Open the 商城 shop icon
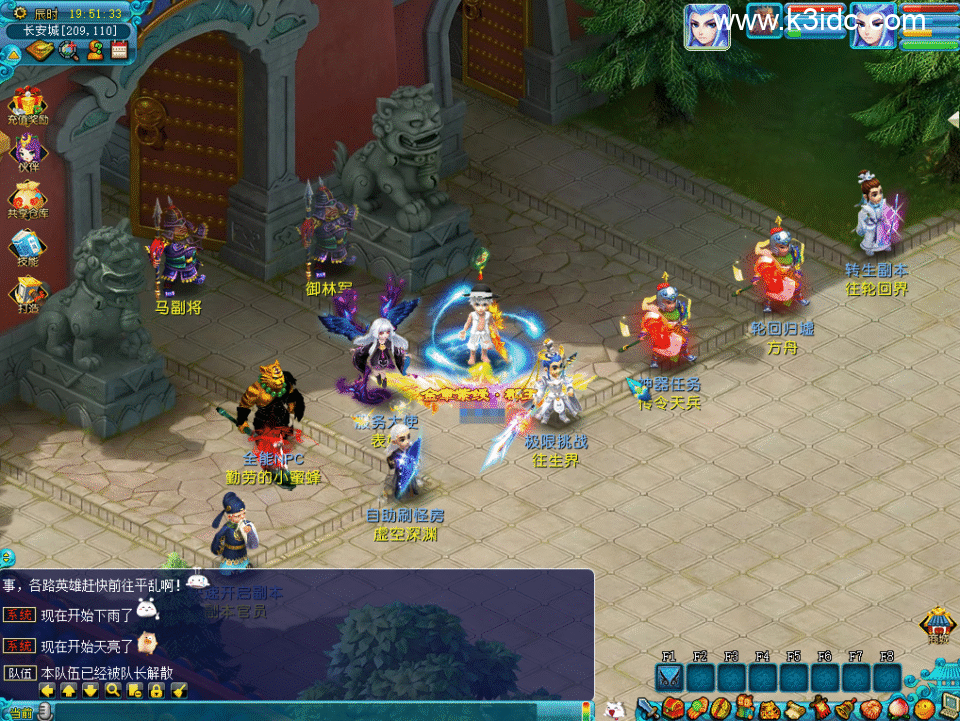This screenshot has width=960, height=721. click(937, 623)
